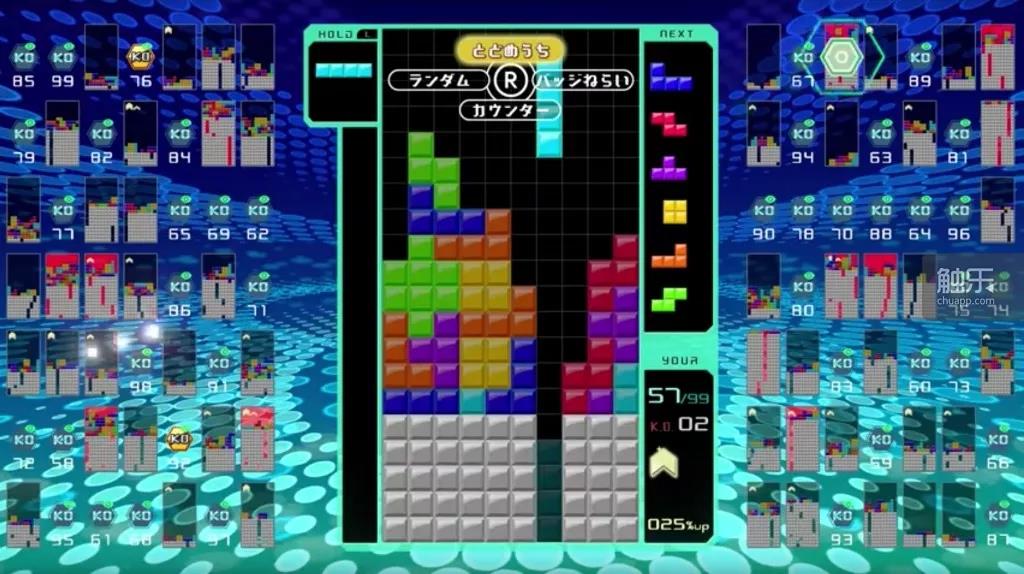
Task: Select the opponent board with the hexagon target reticle
Action: coord(841,57)
